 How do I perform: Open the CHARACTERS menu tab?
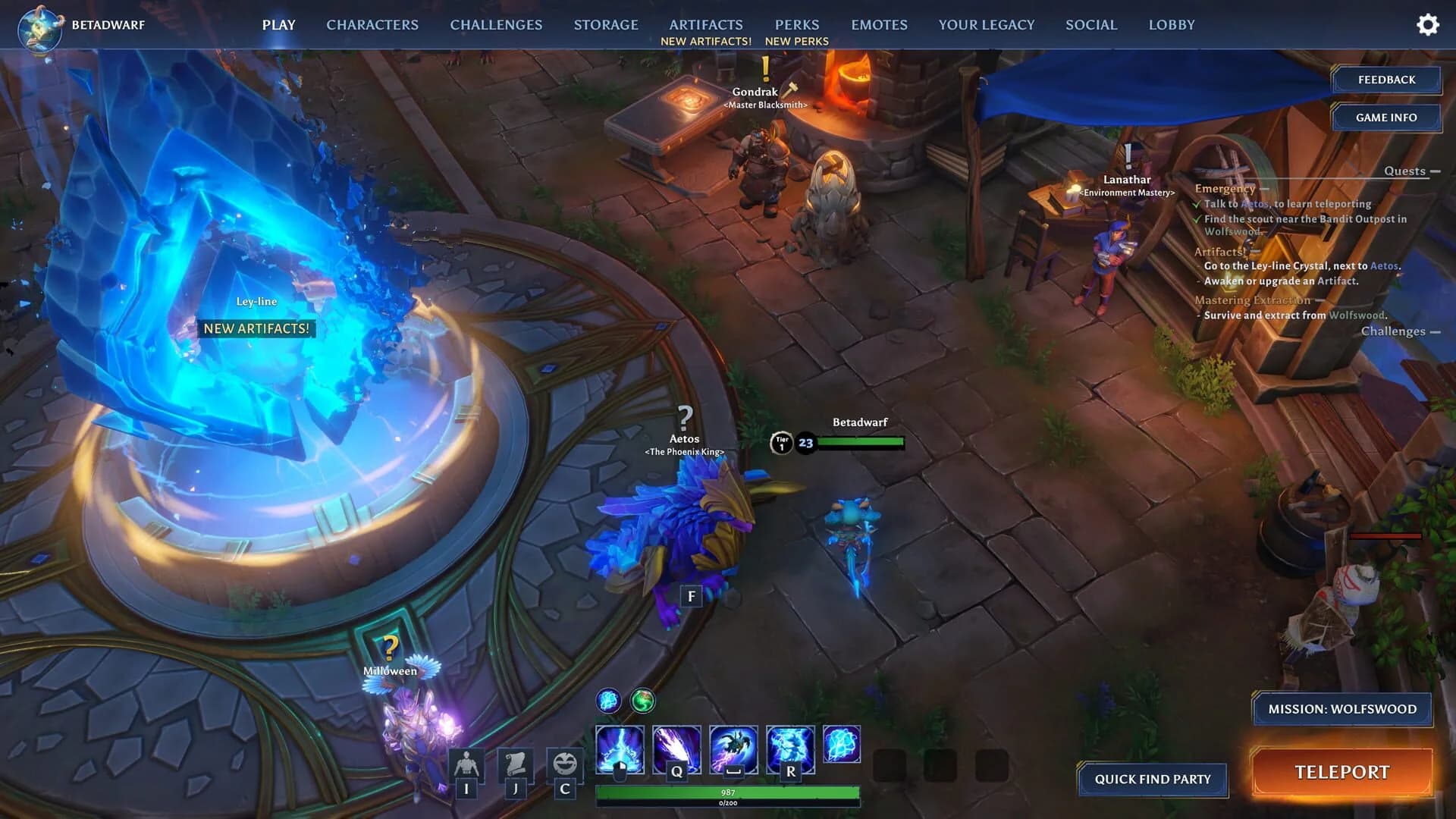pyautogui.click(x=372, y=24)
